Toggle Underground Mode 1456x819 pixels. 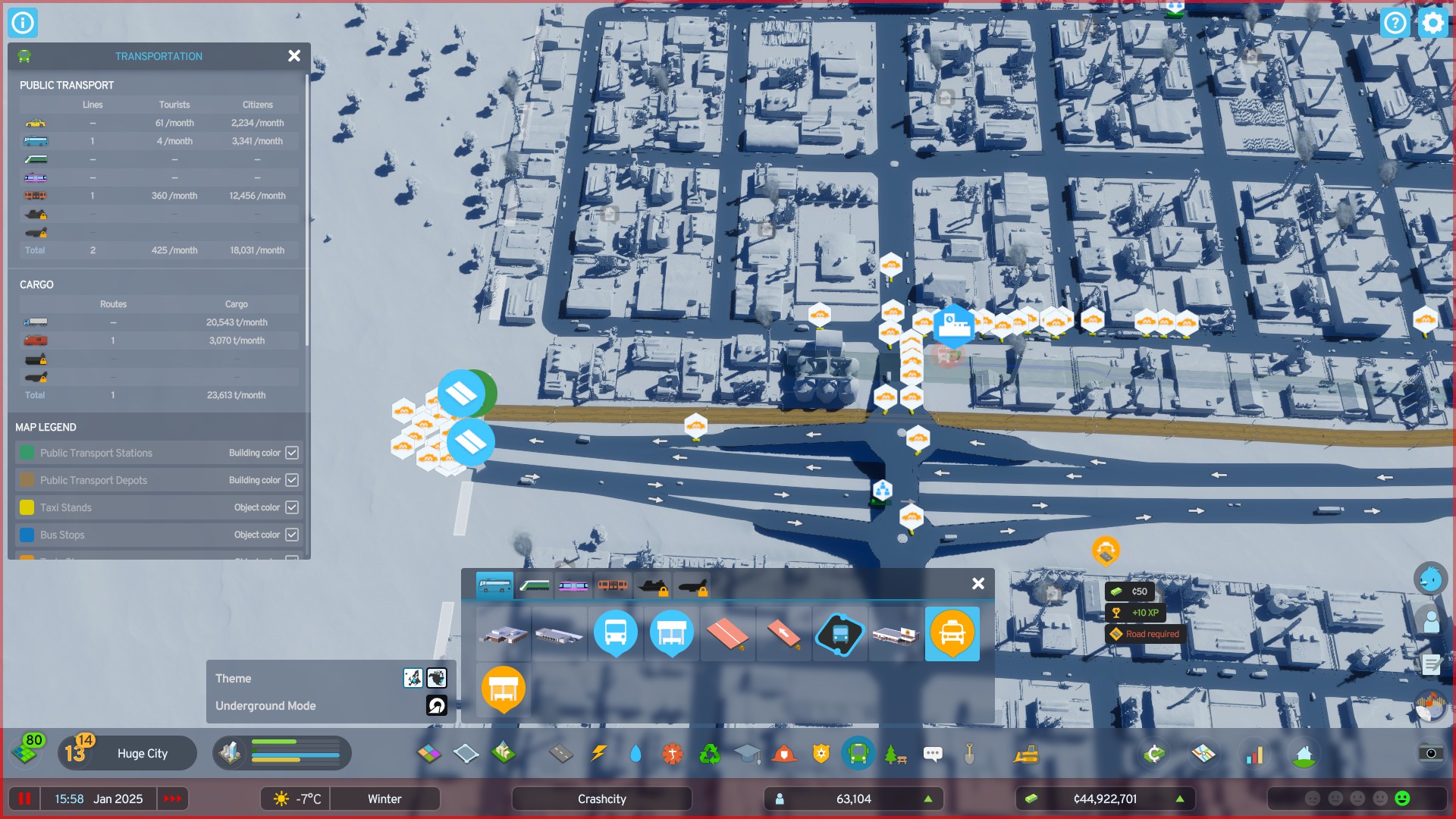click(x=436, y=705)
